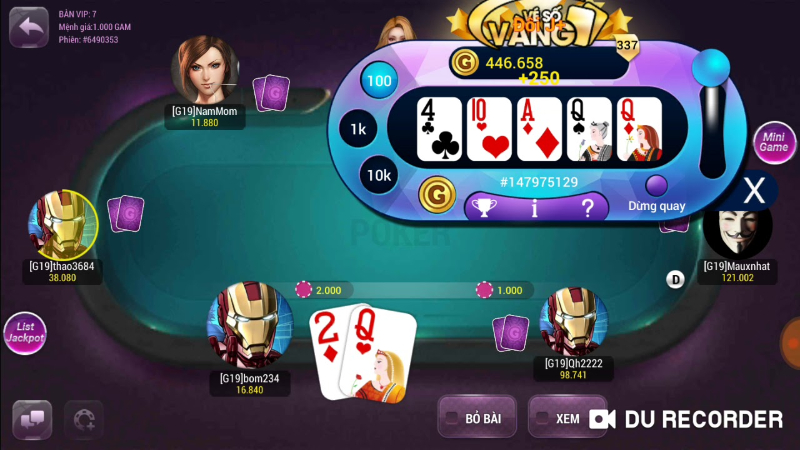Close the mini game with the X
800x450 pixels.
point(757,190)
